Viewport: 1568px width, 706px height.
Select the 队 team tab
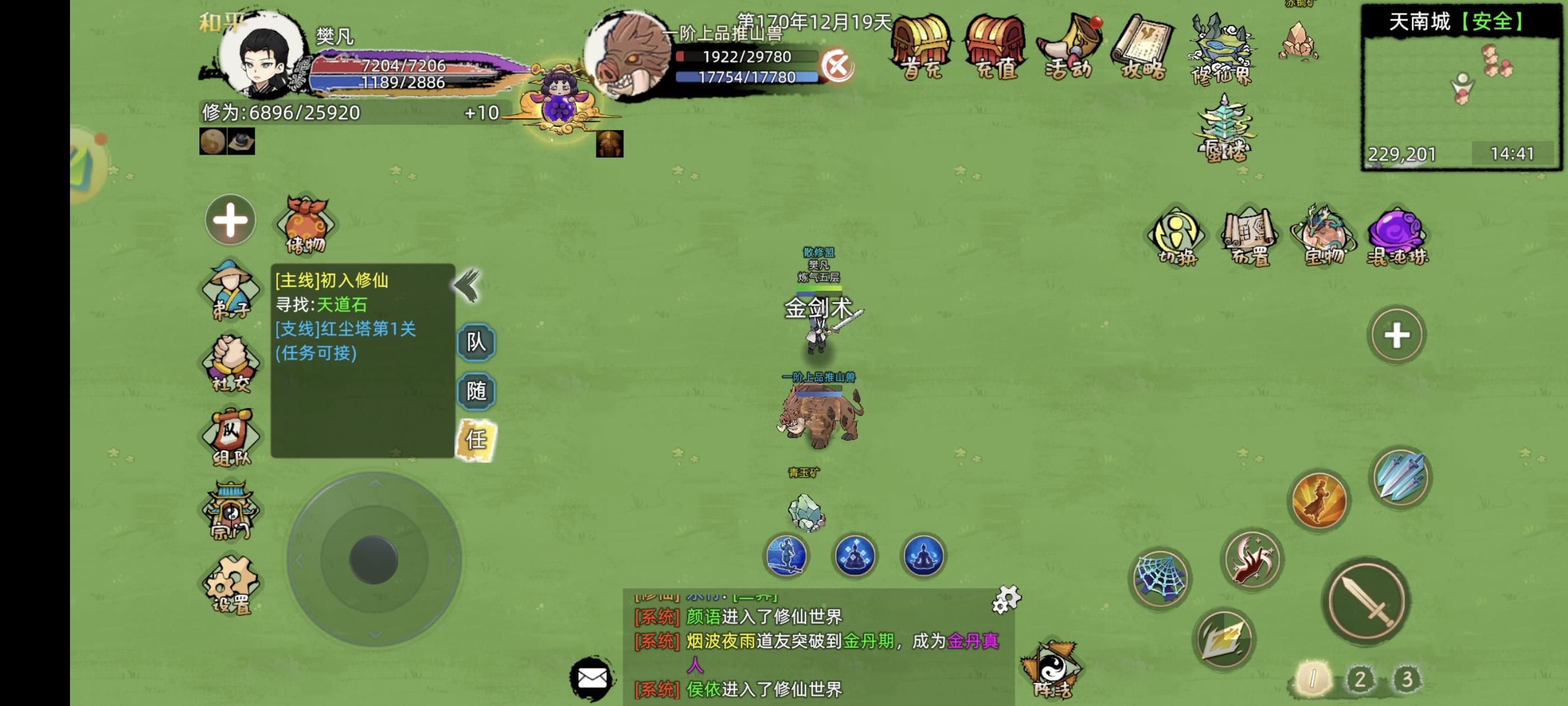tap(477, 343)
